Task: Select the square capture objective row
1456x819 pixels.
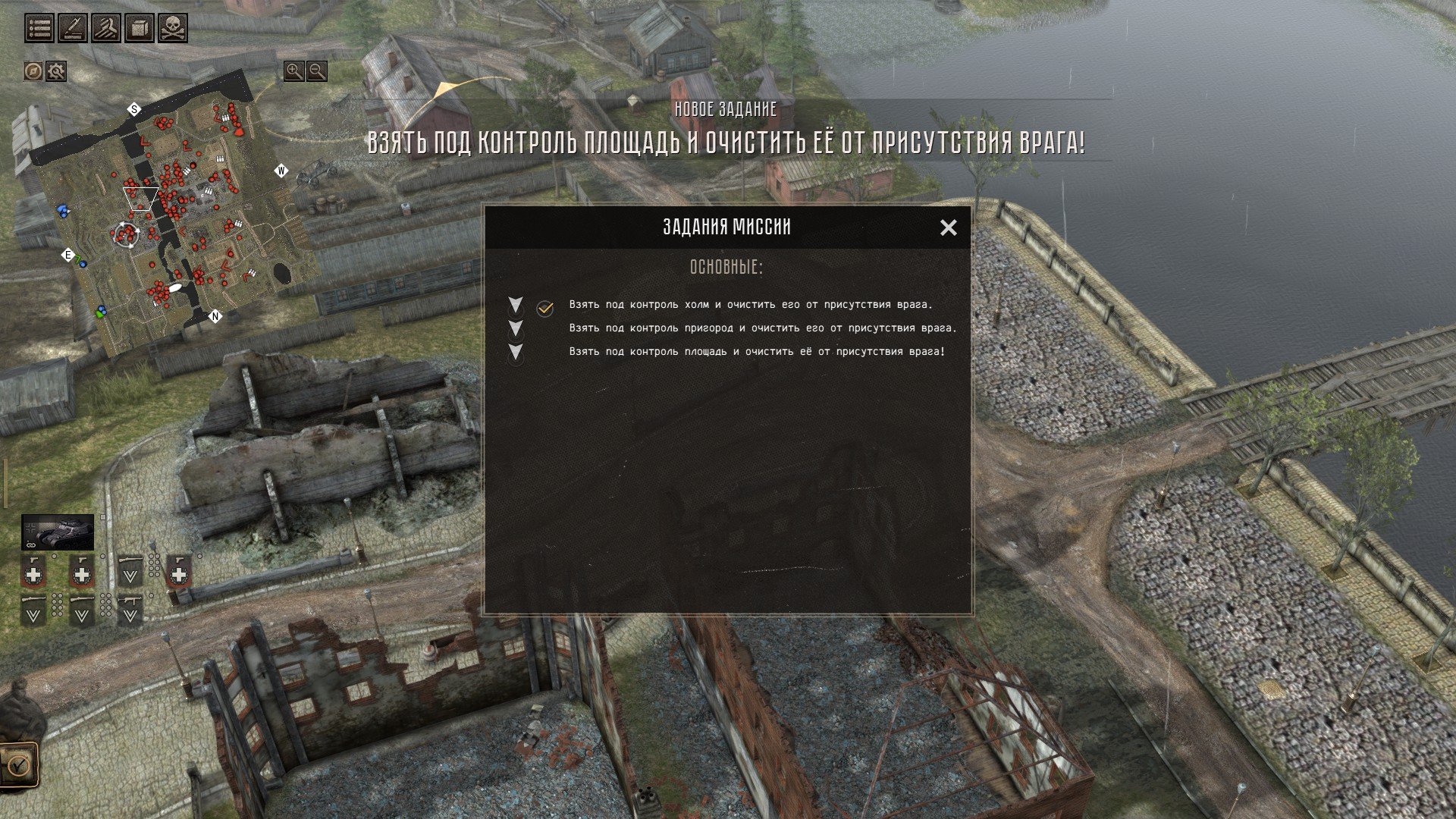Action: point(757,352)
